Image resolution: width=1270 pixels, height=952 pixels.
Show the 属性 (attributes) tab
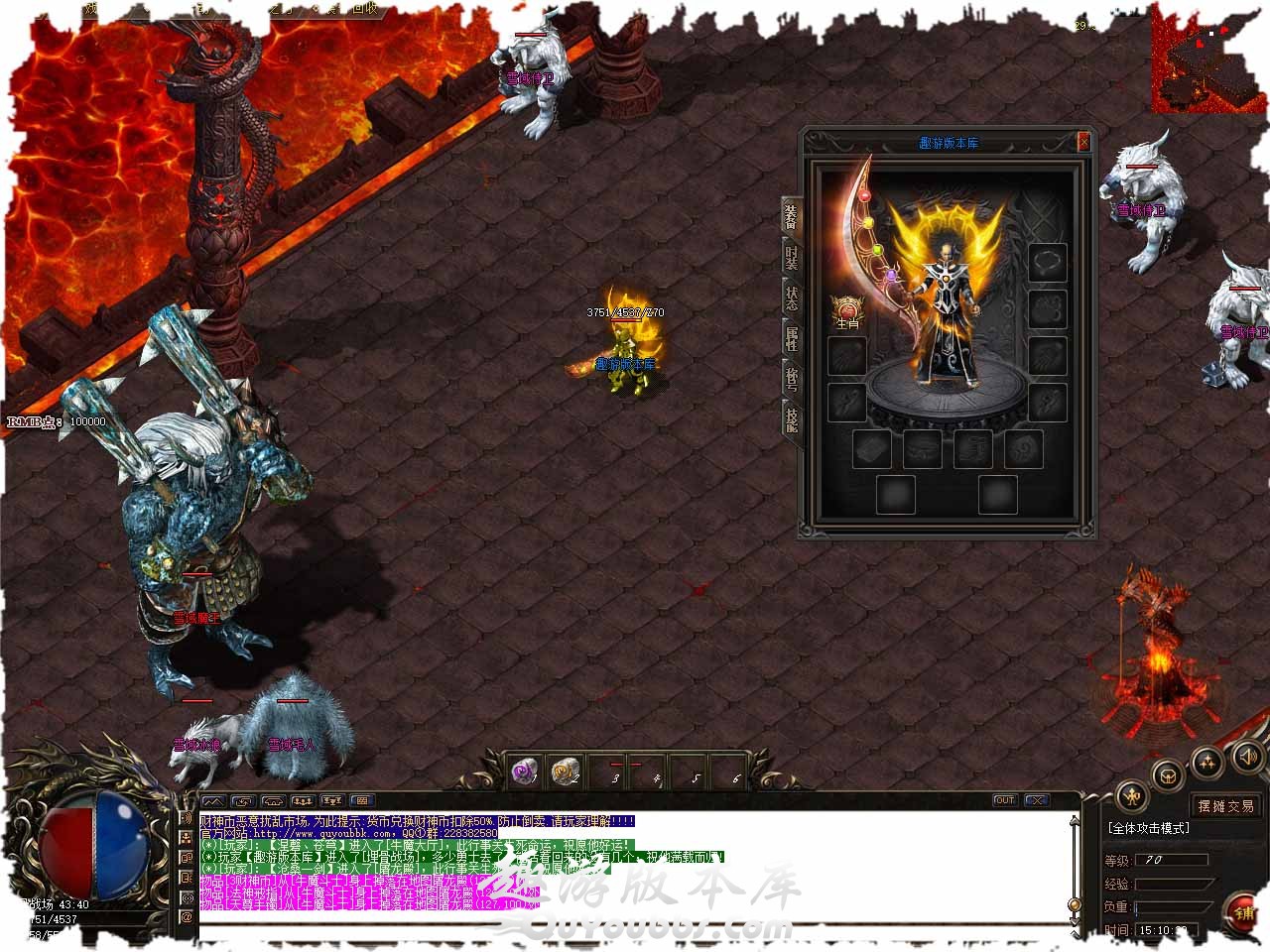pyautogui.click(x=791, y=339)
